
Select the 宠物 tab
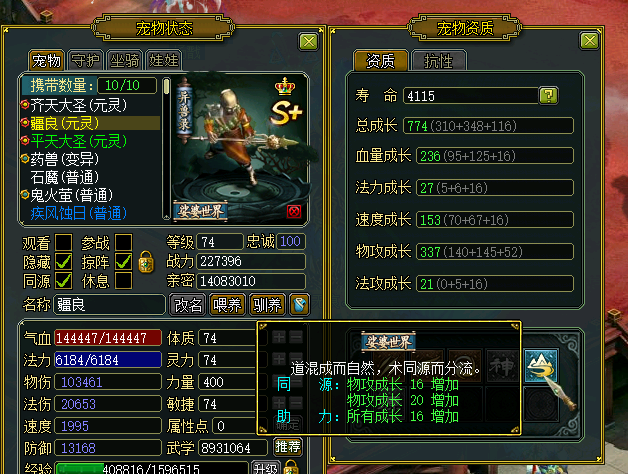click(x=46, y=61)
